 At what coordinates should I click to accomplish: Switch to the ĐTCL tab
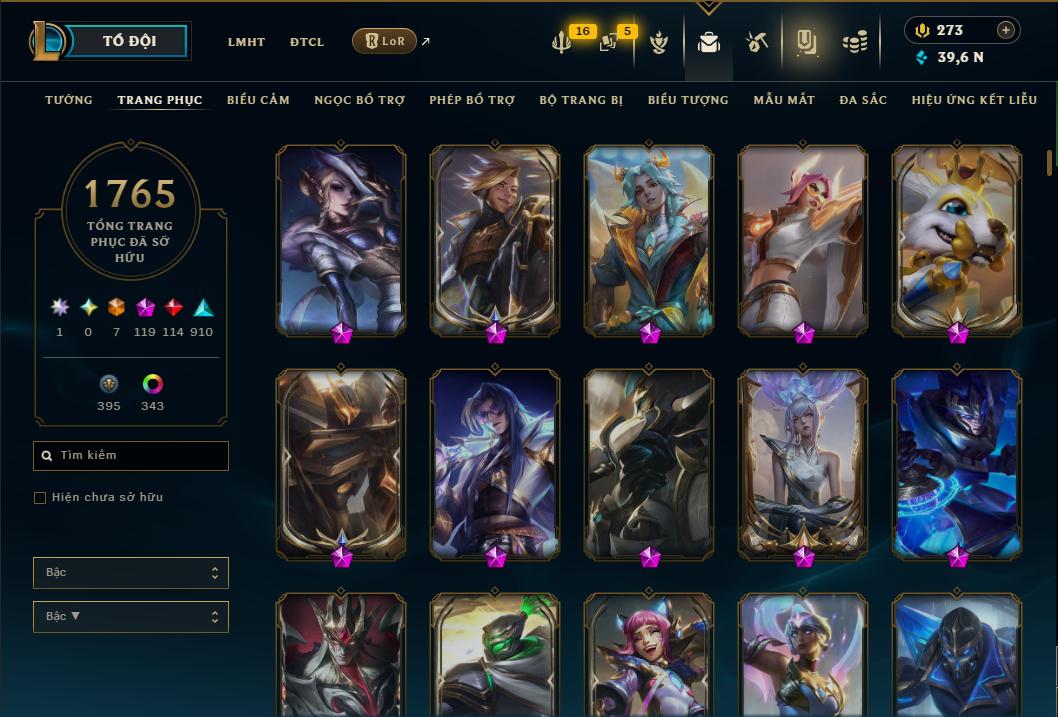pyautogui.click(x=307, y=42)
